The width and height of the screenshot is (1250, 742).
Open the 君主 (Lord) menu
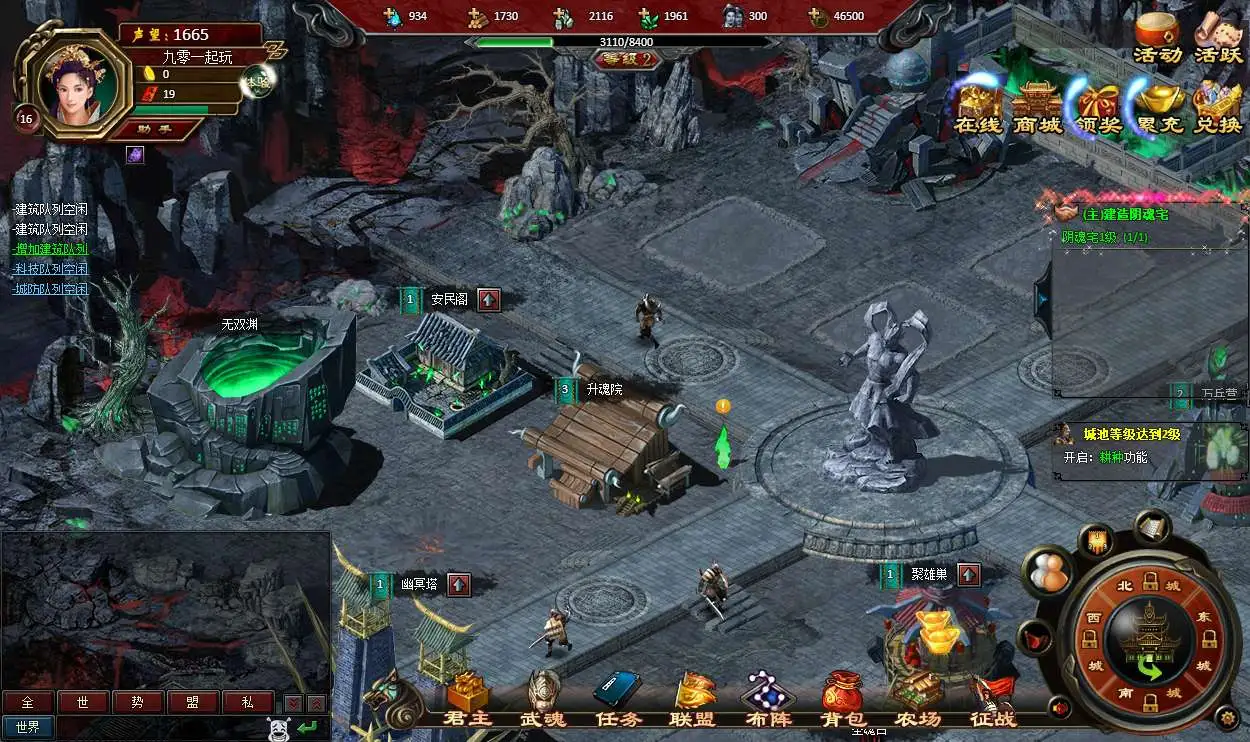tap(466, 698)
